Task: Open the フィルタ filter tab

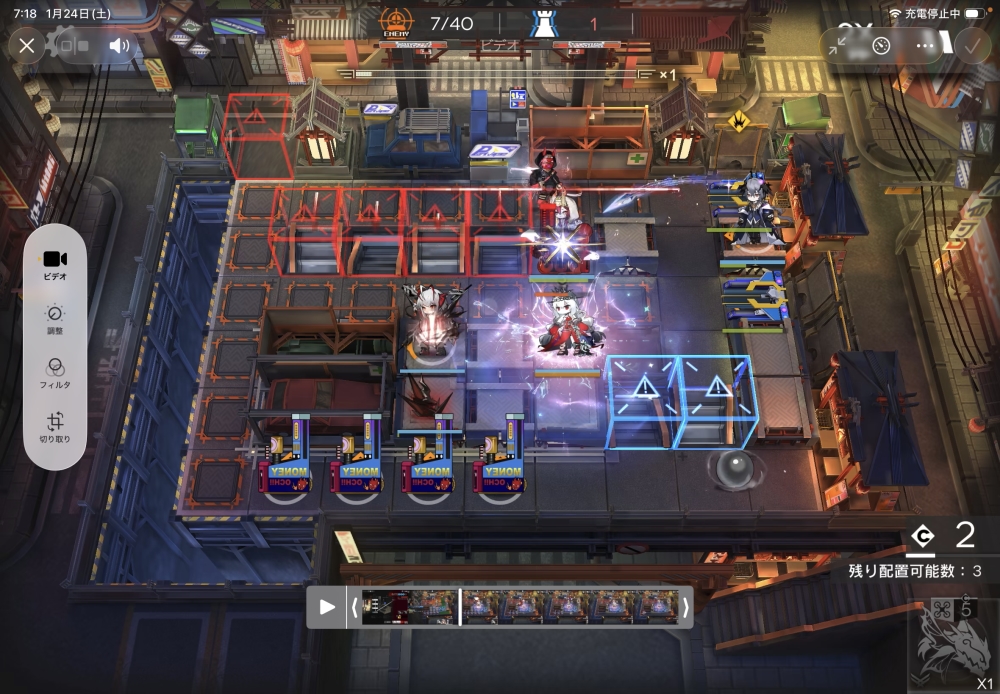Action: pyautogui.click(x=55, y=372)
